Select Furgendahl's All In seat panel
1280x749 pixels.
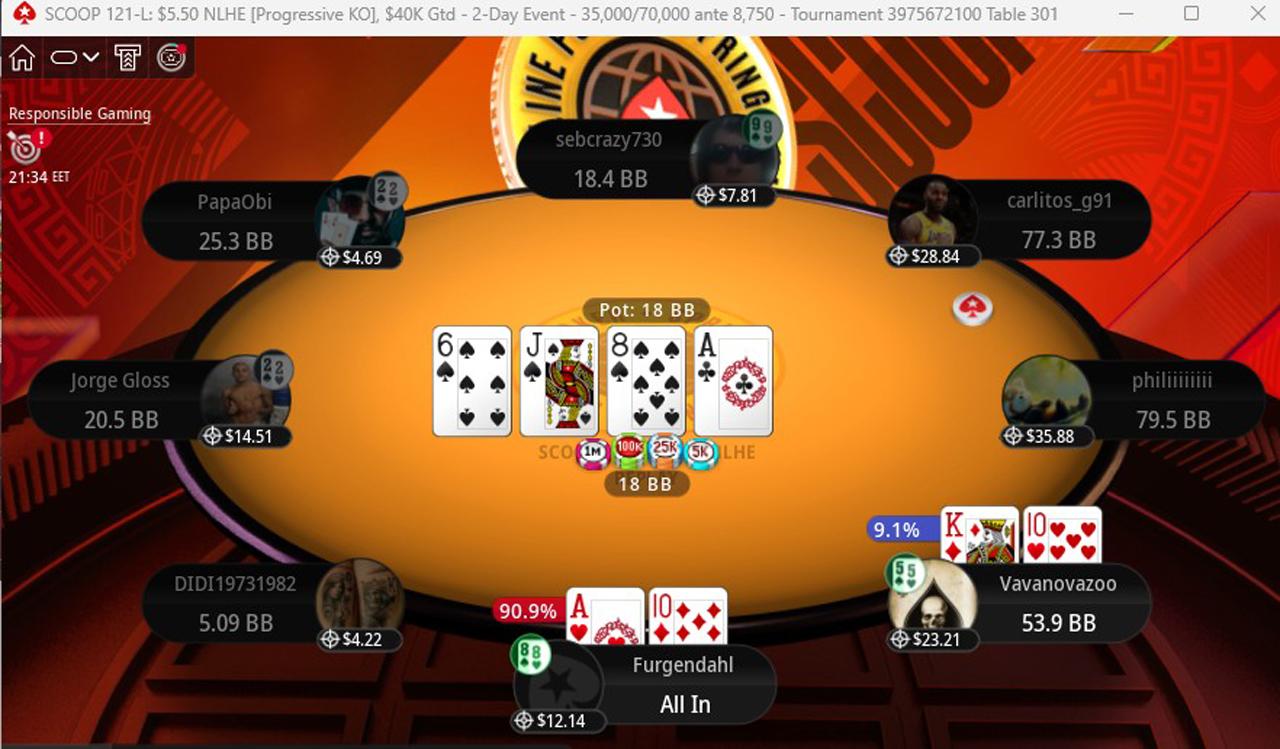(684, 686)
